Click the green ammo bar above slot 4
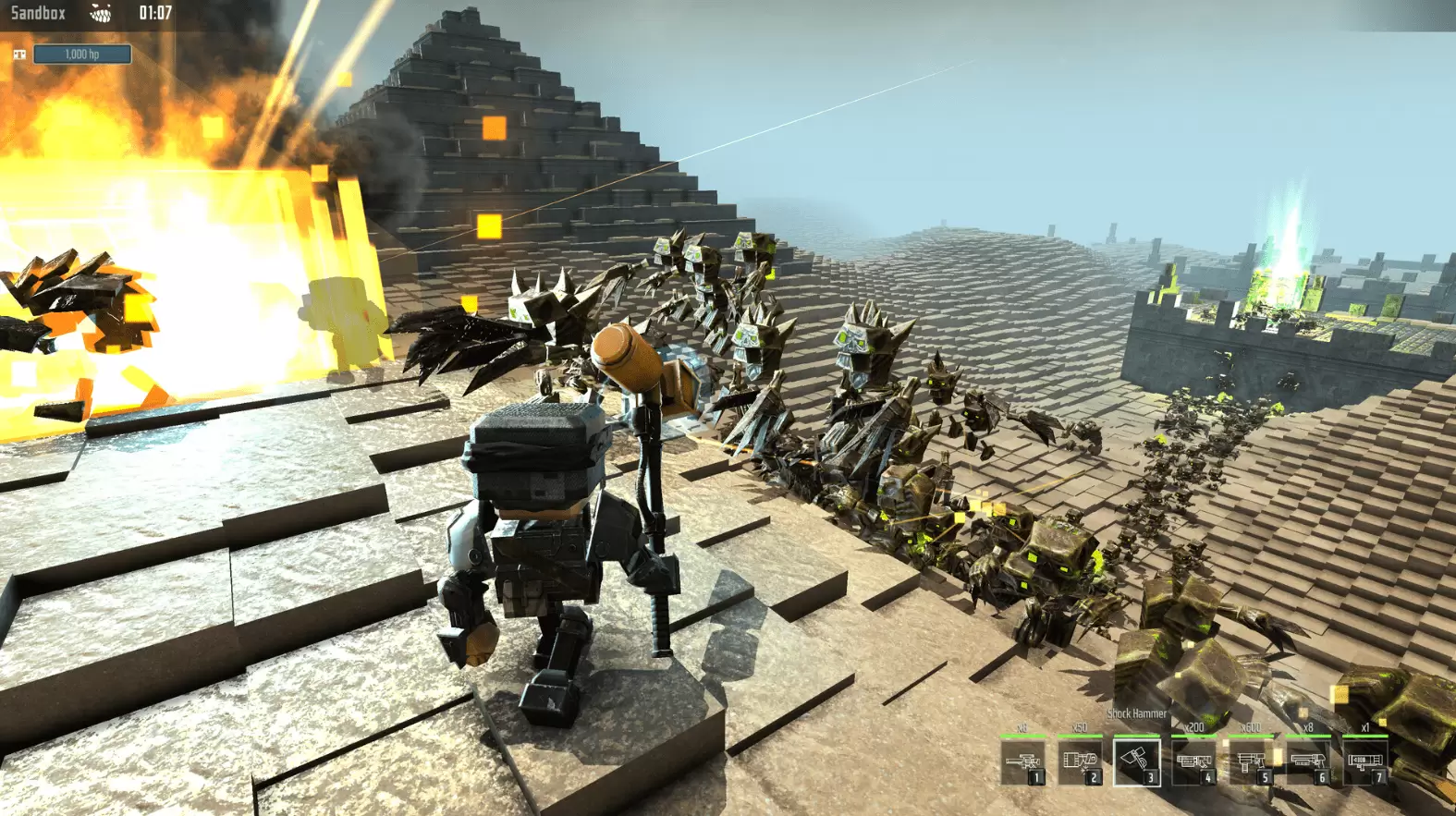Screen dimensions: 1456x816 pos(1194,736)
